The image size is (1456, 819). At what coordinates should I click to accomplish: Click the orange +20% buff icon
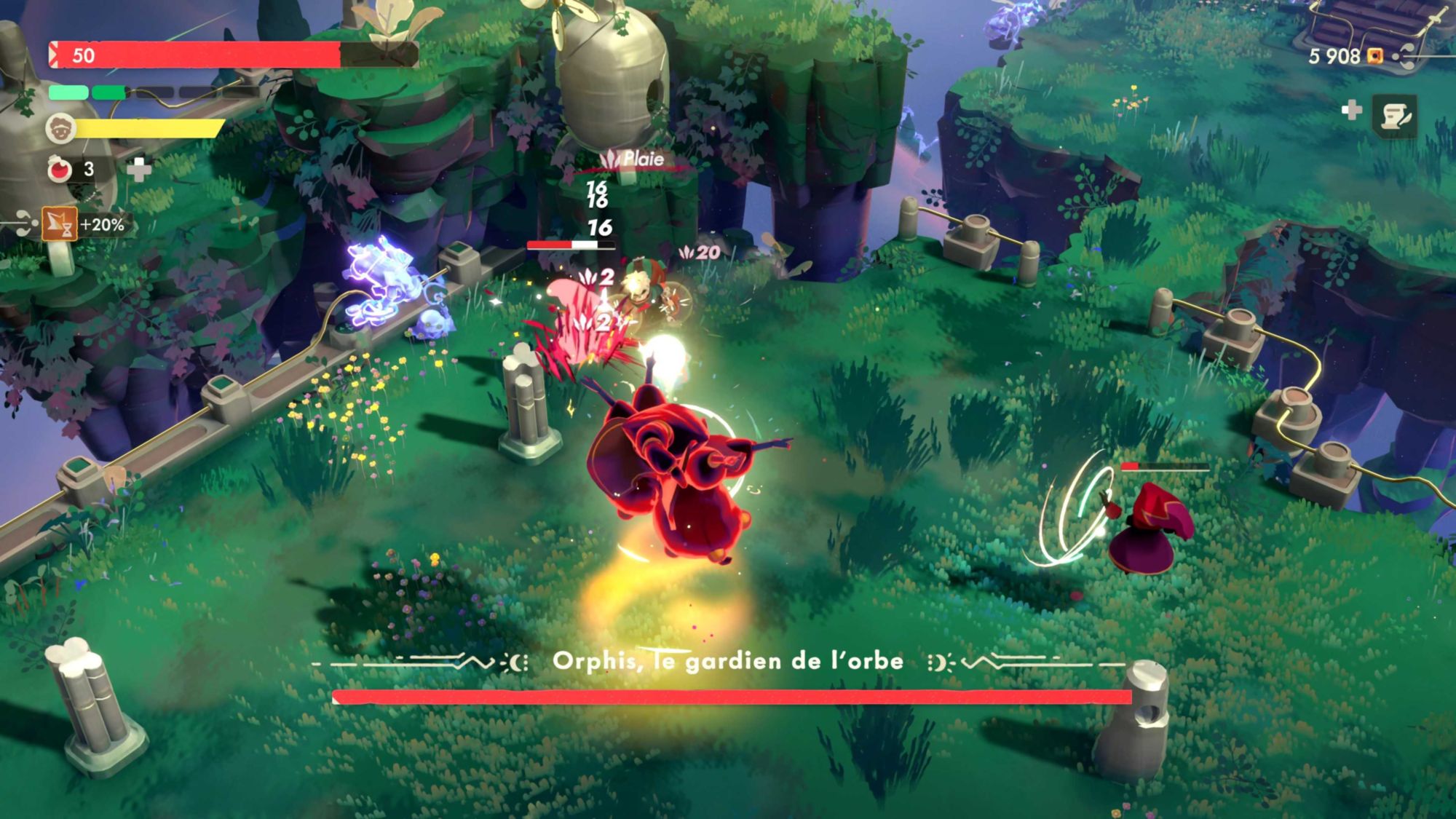[x=59, y=224]
